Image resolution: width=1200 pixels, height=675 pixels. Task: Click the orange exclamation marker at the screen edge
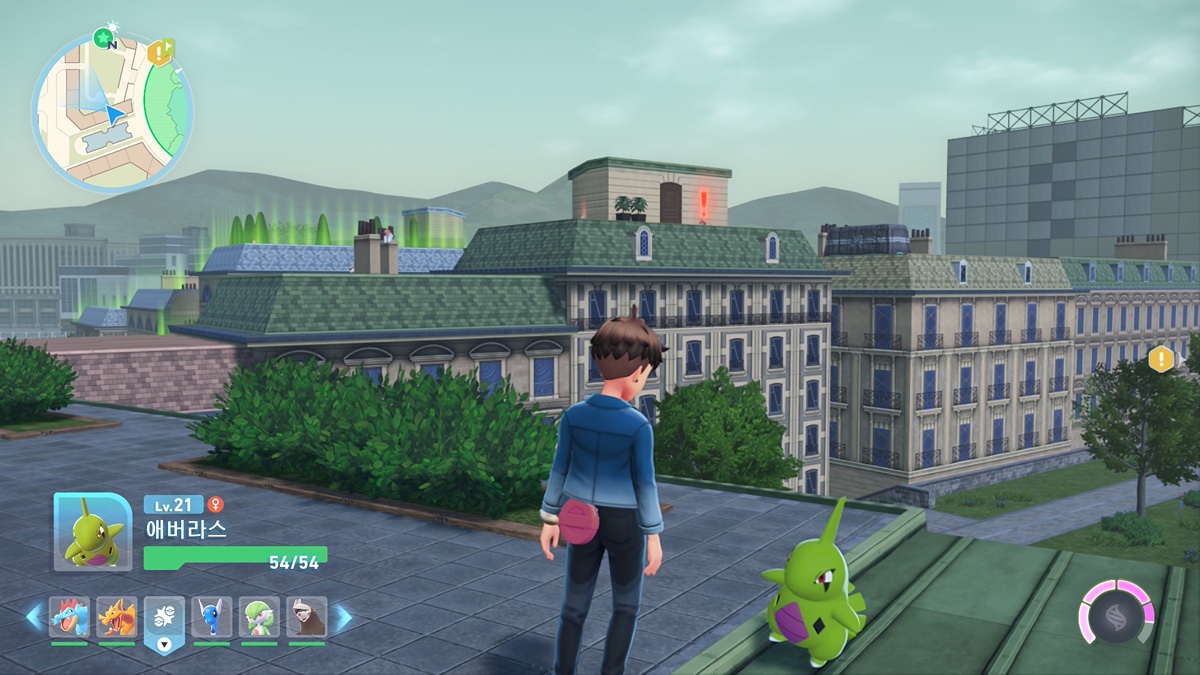click(1161, 359)
